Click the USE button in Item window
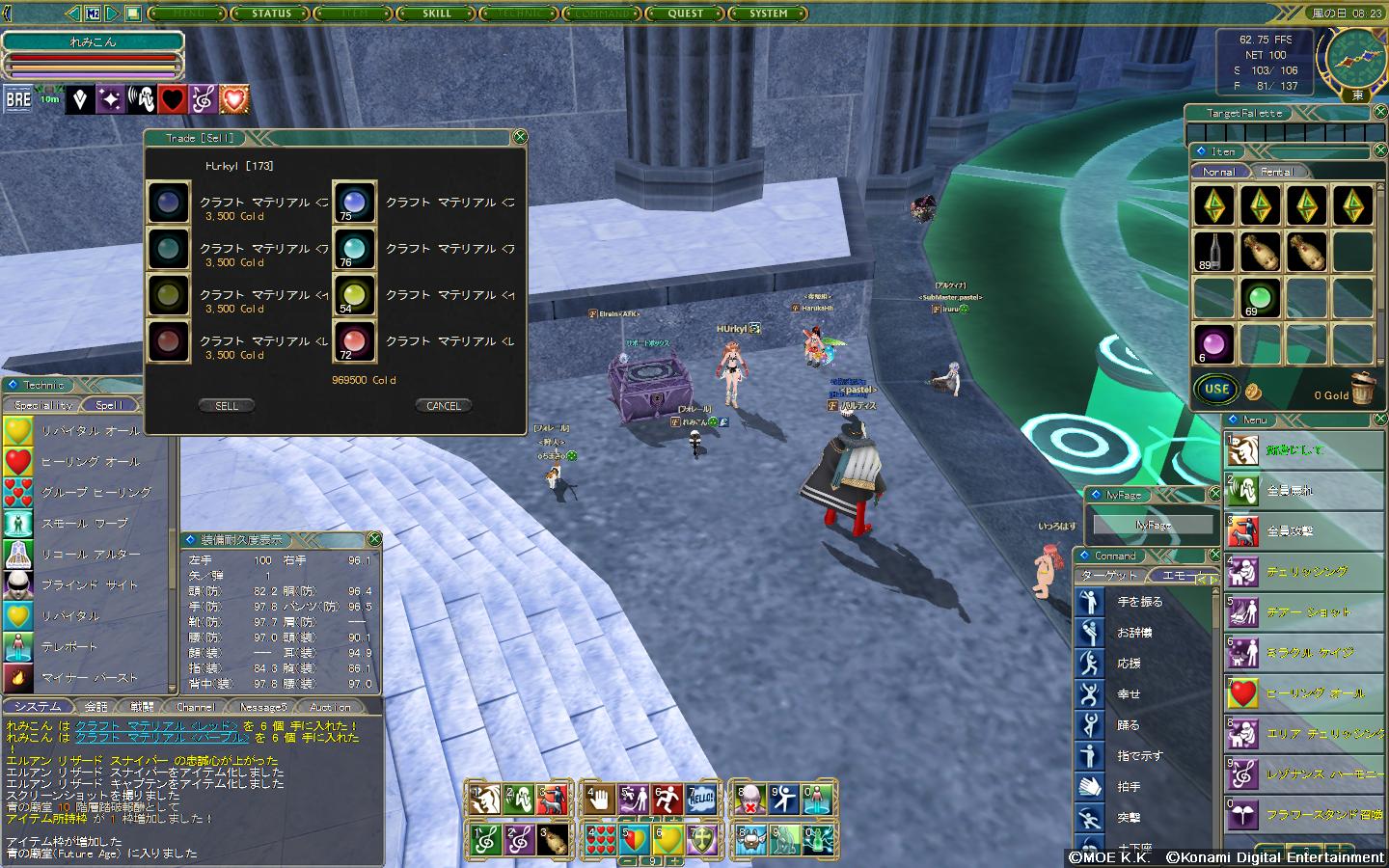Image resolution: width=1389 pixels, height=868 pixels. pos(1216,390)
